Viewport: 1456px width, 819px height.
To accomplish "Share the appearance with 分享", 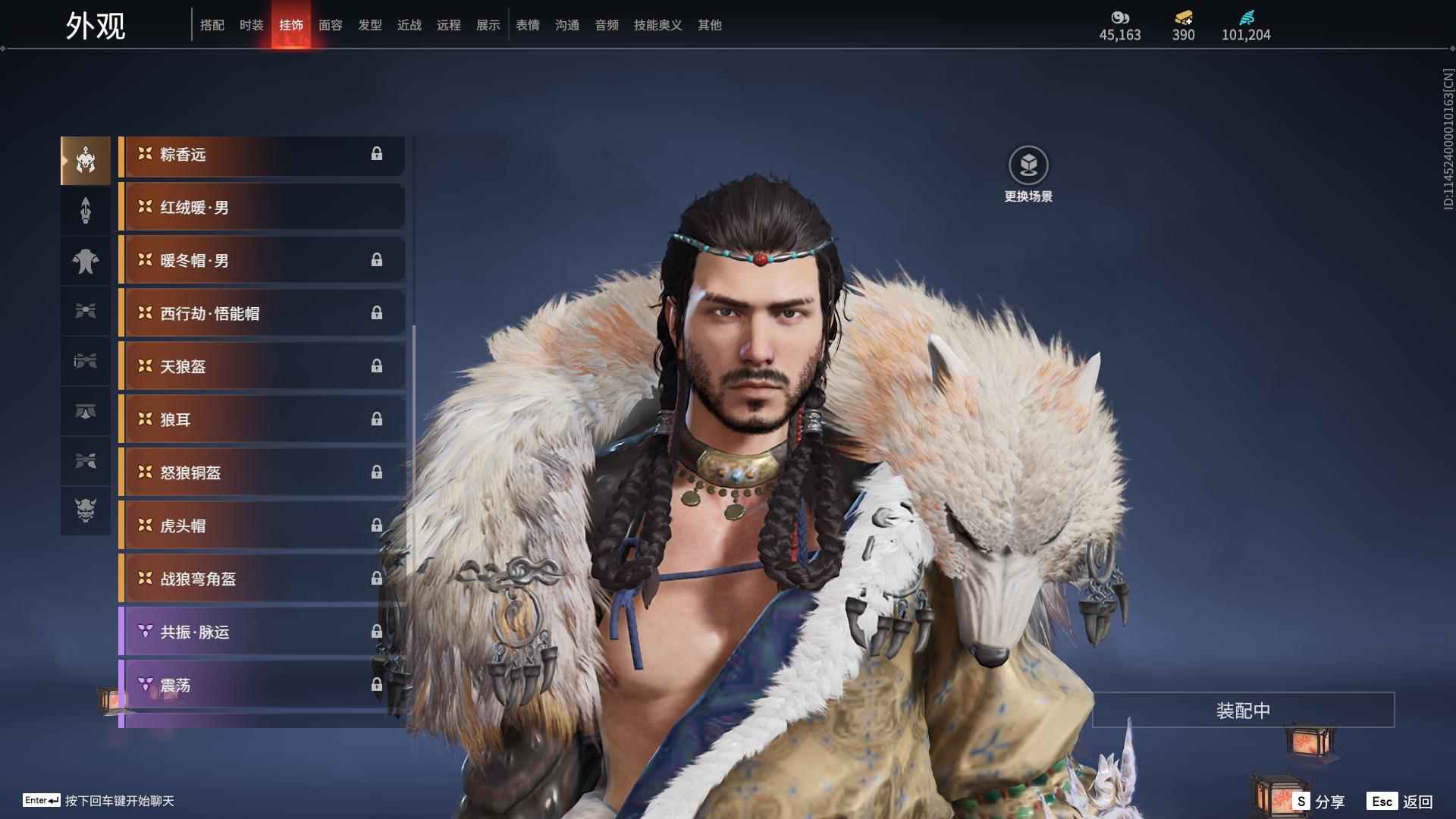I will [x=1319, y=802].
